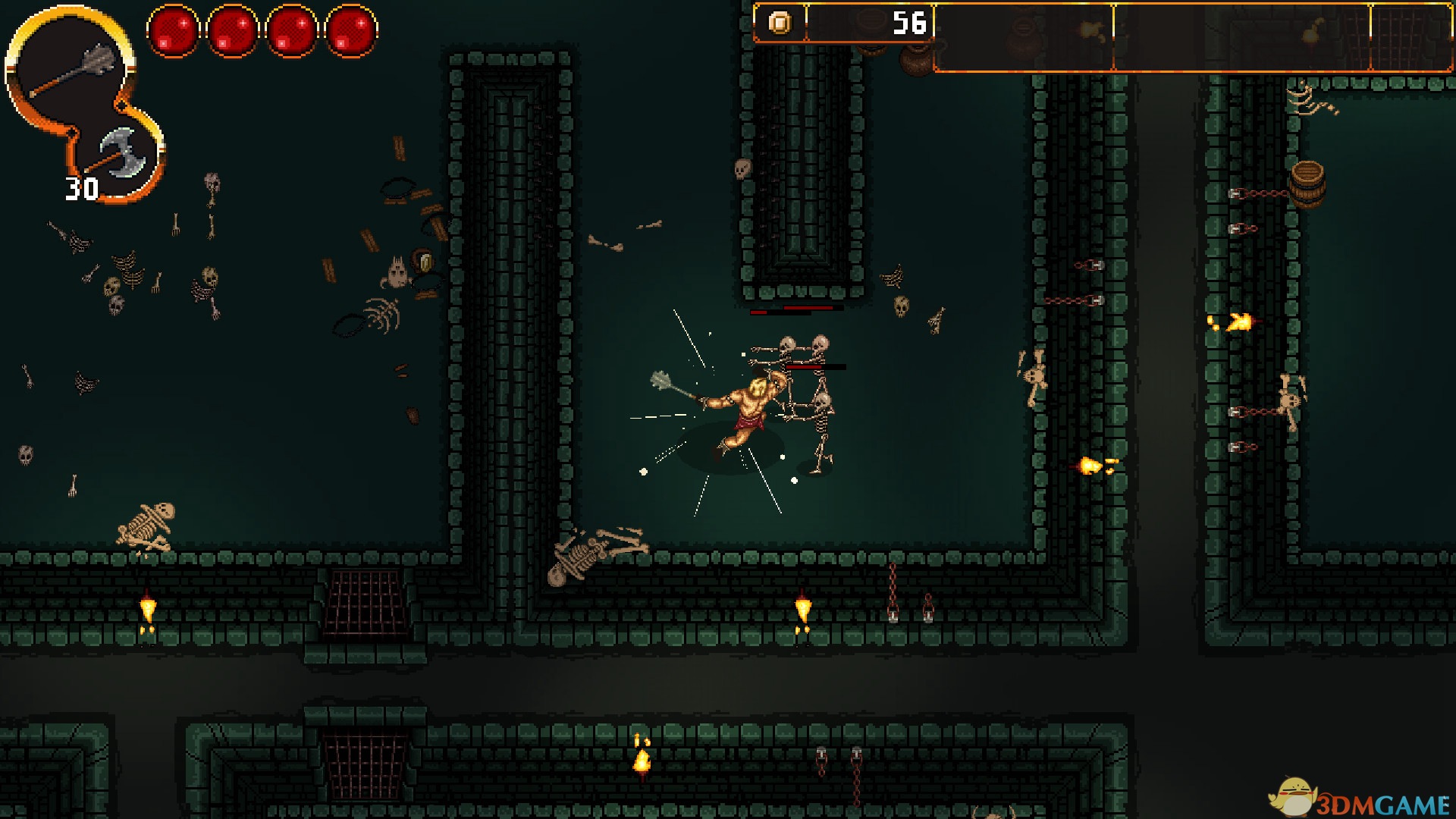Viewport: 1456px width, 819px height.
Task: Switch to the throwing axe weapon icon
Action: [x=121, y=152]
